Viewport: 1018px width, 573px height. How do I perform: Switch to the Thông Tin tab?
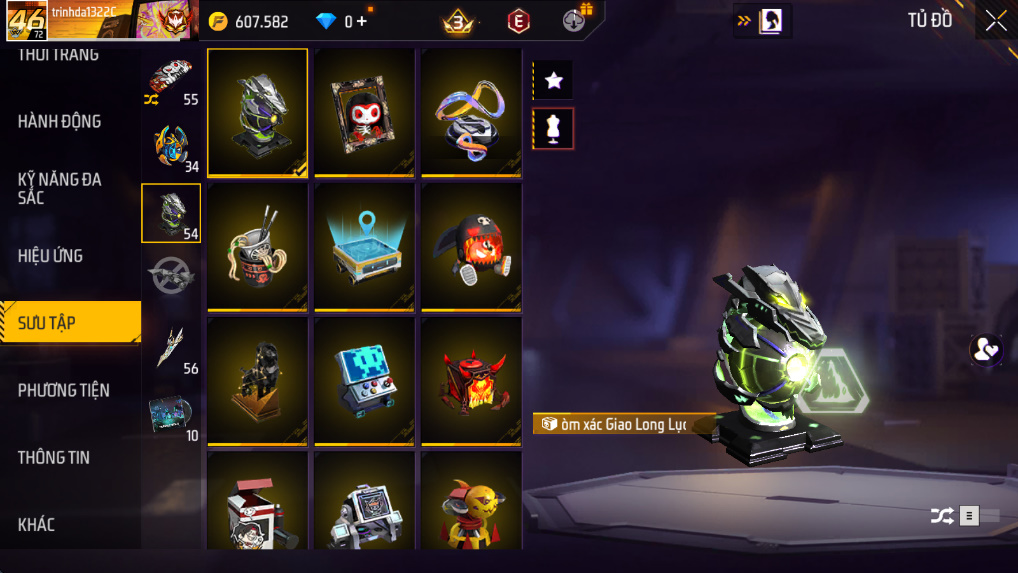tap(54, 457)
